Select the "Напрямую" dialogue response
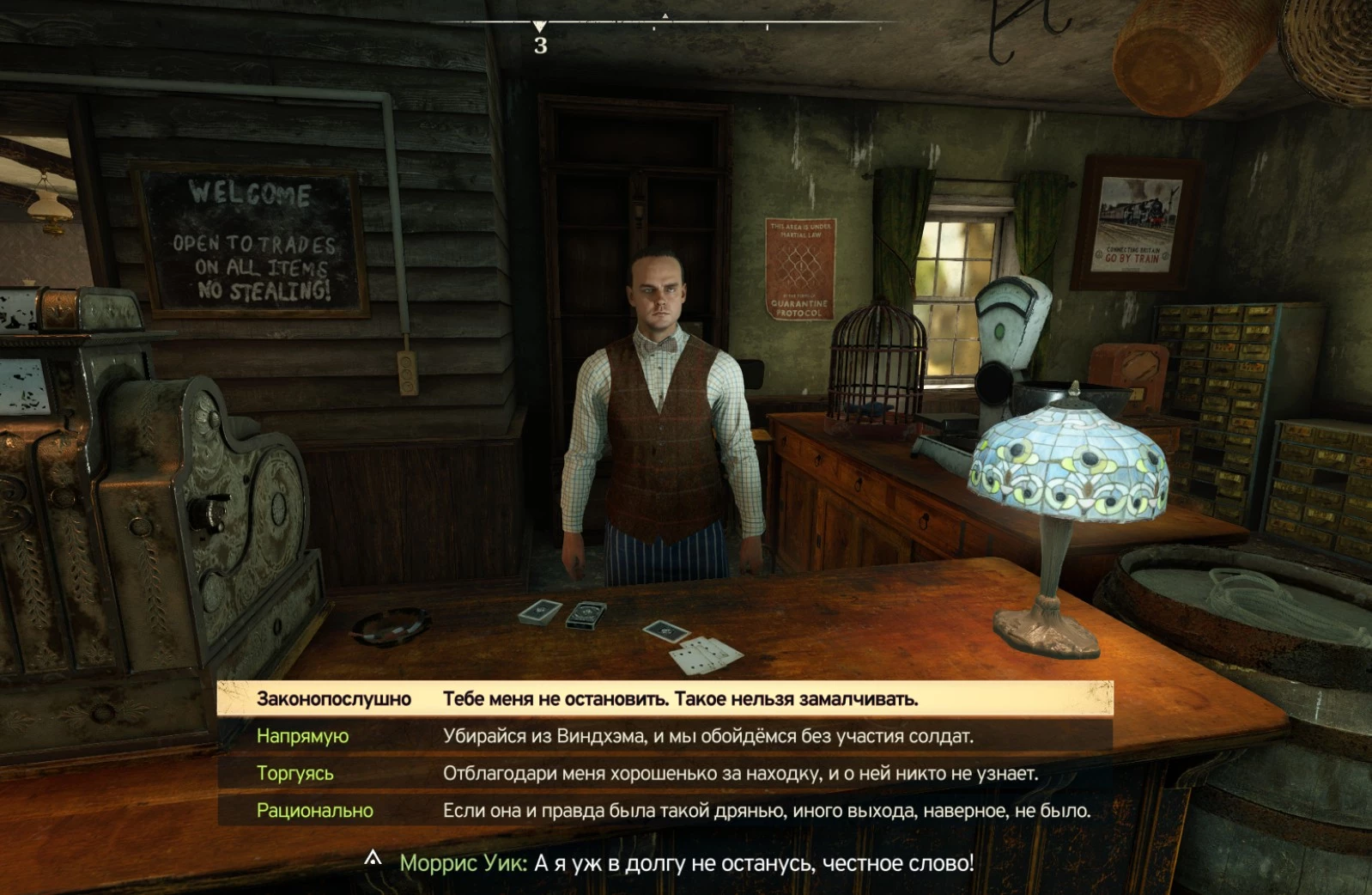Viewport: 1372px width, 895px height. [x=664, y=736]
